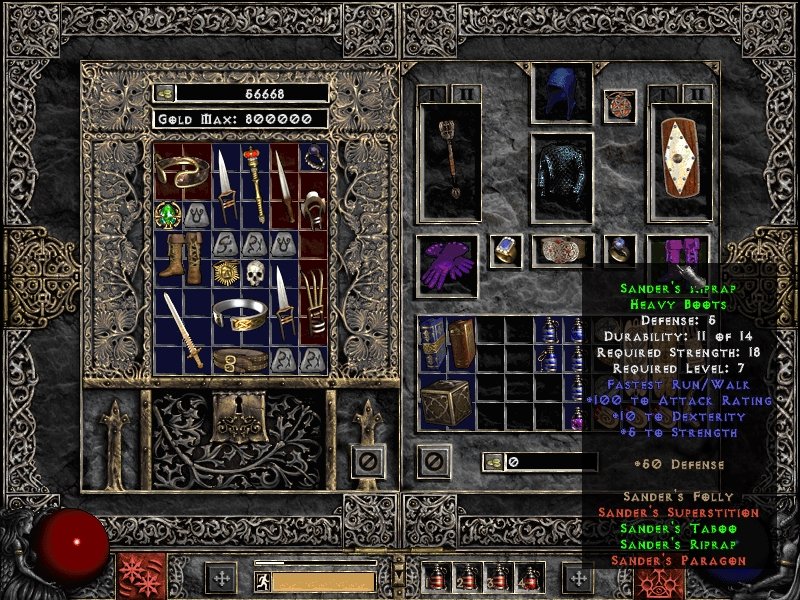Pick up the green emerald jewel in stash
The width and height of the screenshot is (800, 600).
pyautogui.click(x=168, y=214)
